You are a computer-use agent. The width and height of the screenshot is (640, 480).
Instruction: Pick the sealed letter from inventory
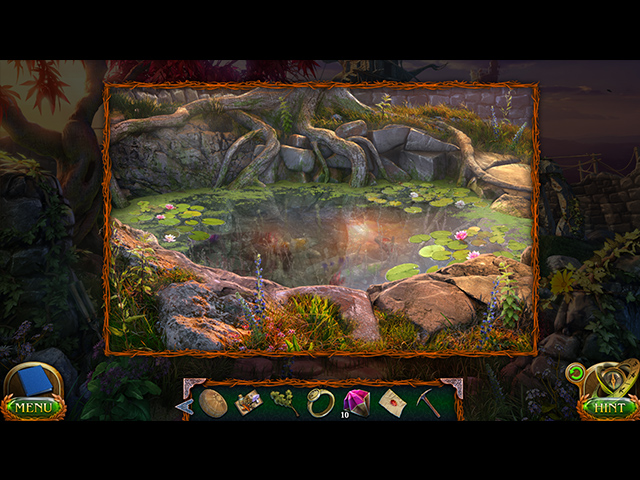coord(392,402)
